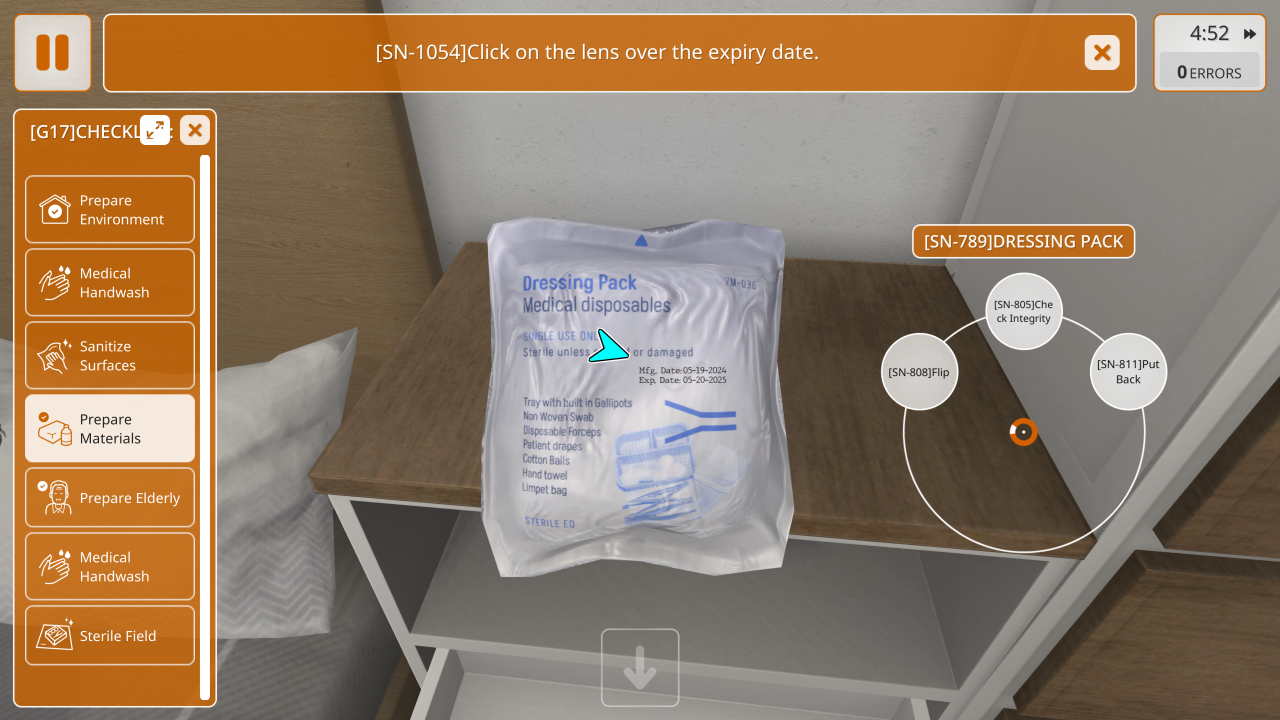
Task: Close the instruction banner
Action: click(x=1102, y=53)
